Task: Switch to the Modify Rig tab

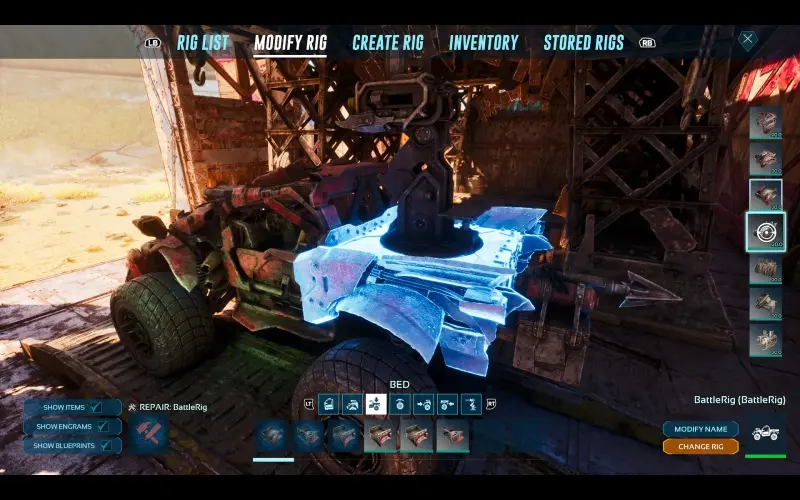Action: 290,43
